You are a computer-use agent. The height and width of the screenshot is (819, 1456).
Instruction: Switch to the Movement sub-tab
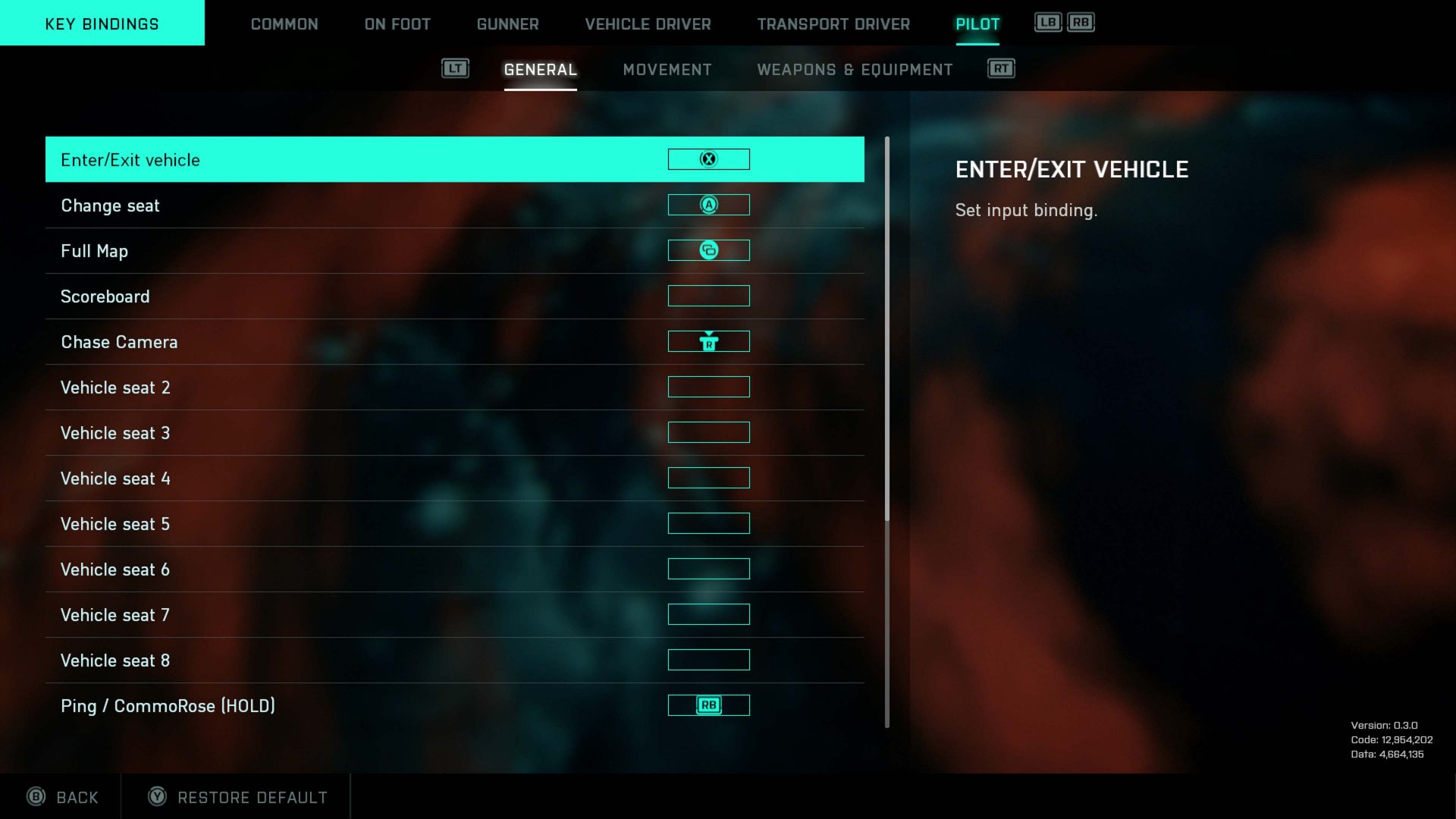(x=667, y=69)
